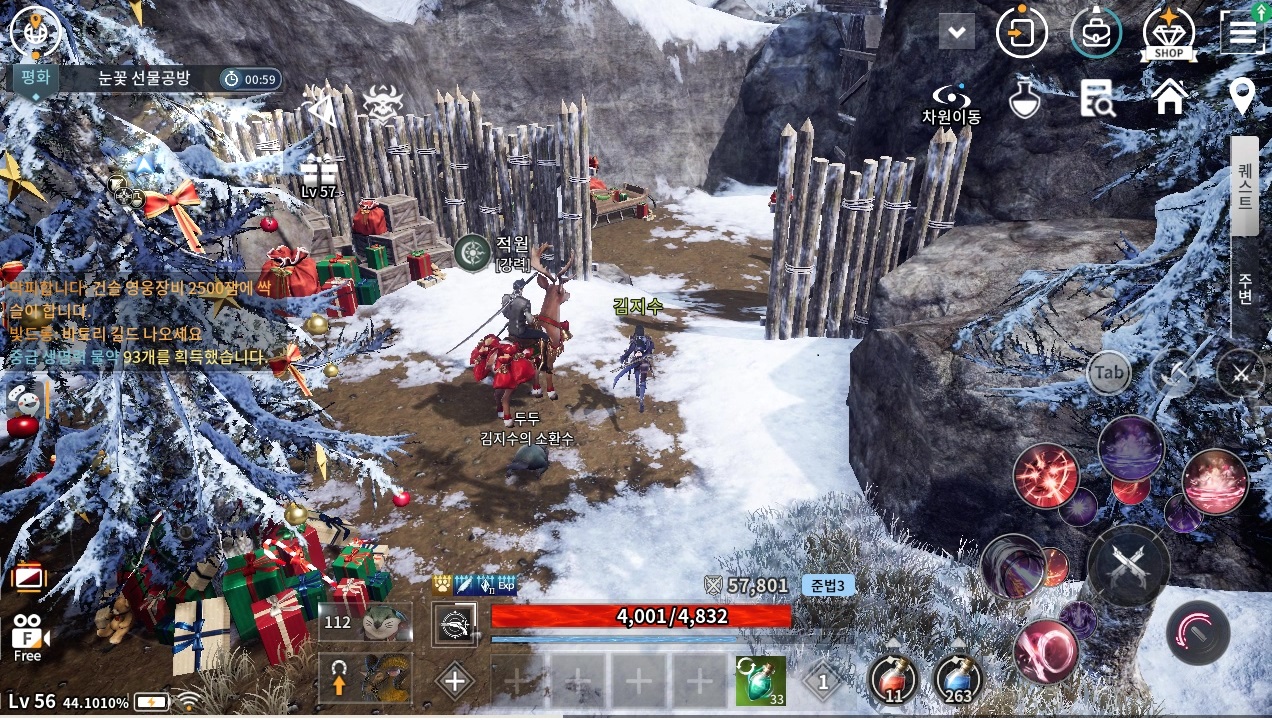The height and width of the screenshot is (720, 1272).
Task: Open the inventory bag icon
Action: click(1095, 33)
